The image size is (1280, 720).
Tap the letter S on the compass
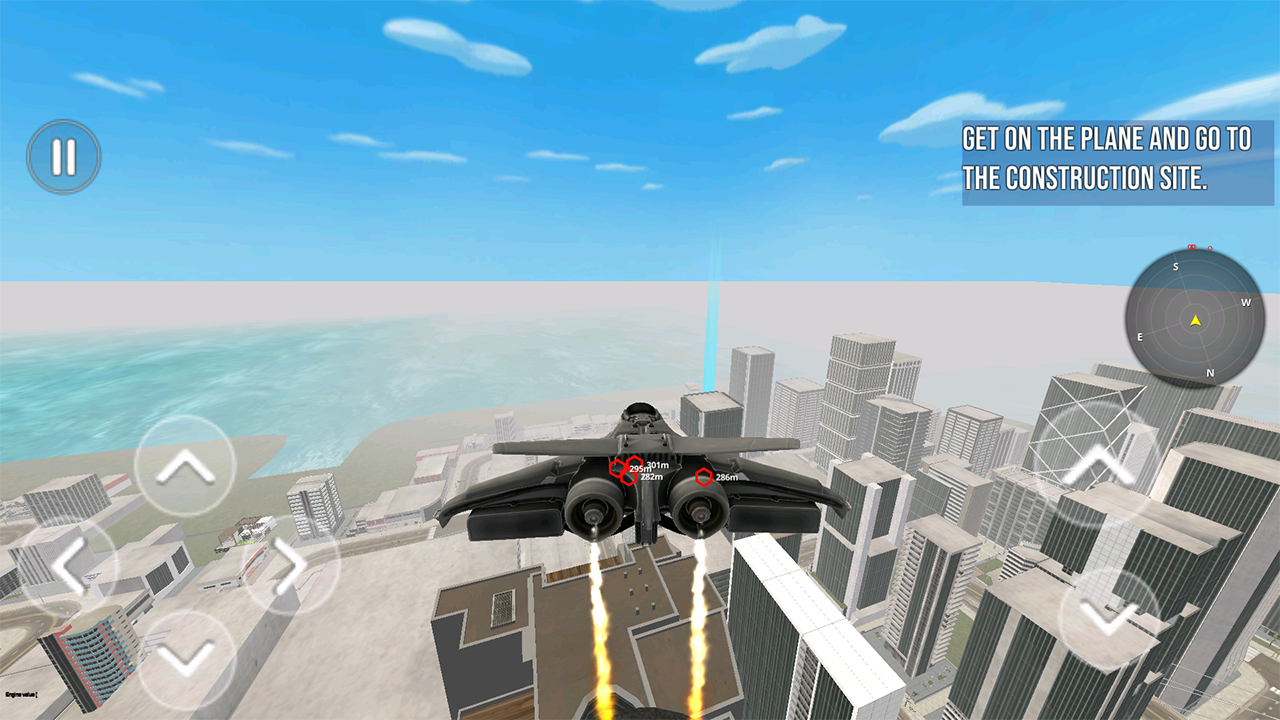click(1176, 266)
